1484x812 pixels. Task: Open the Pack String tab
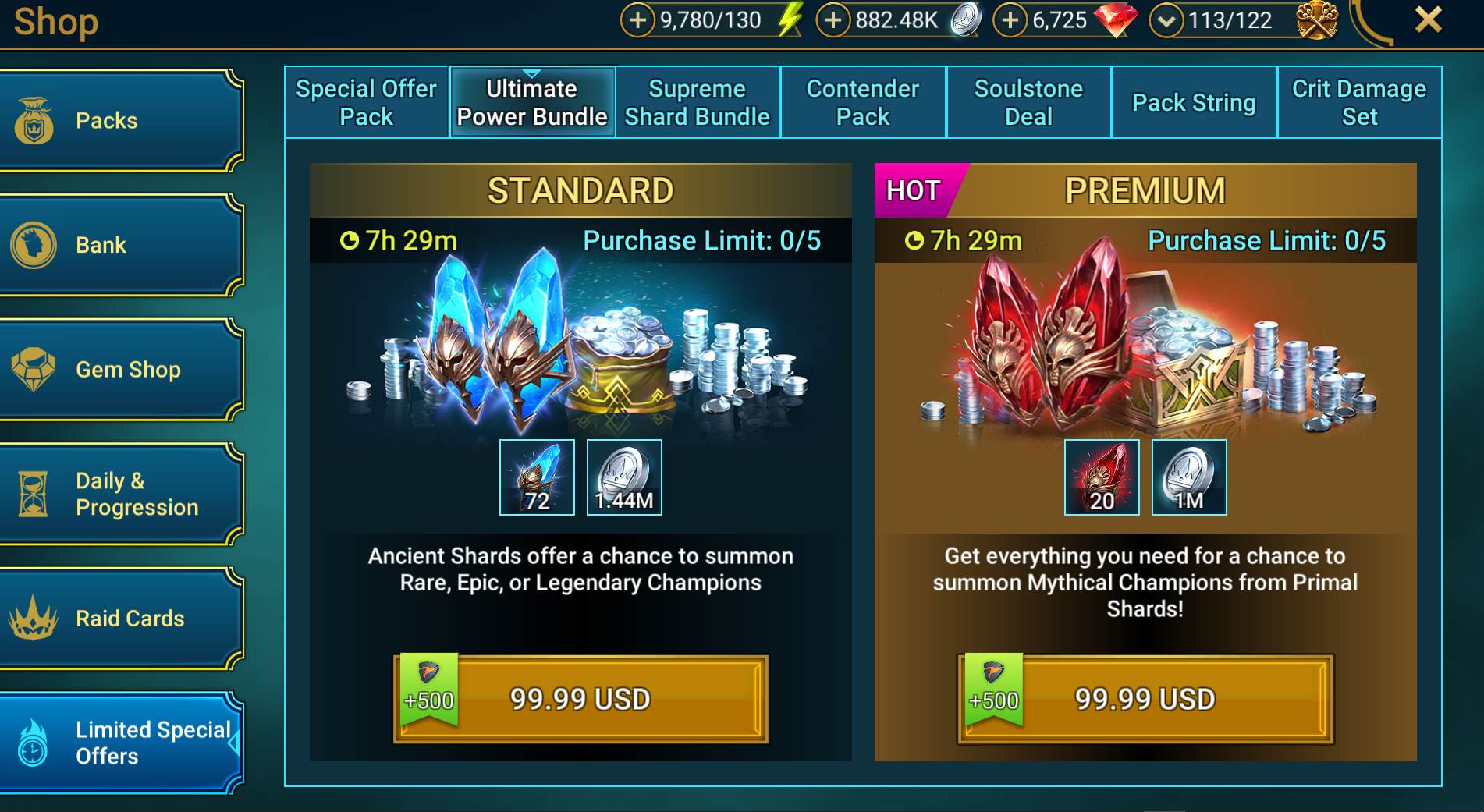tap(1194, 102)
